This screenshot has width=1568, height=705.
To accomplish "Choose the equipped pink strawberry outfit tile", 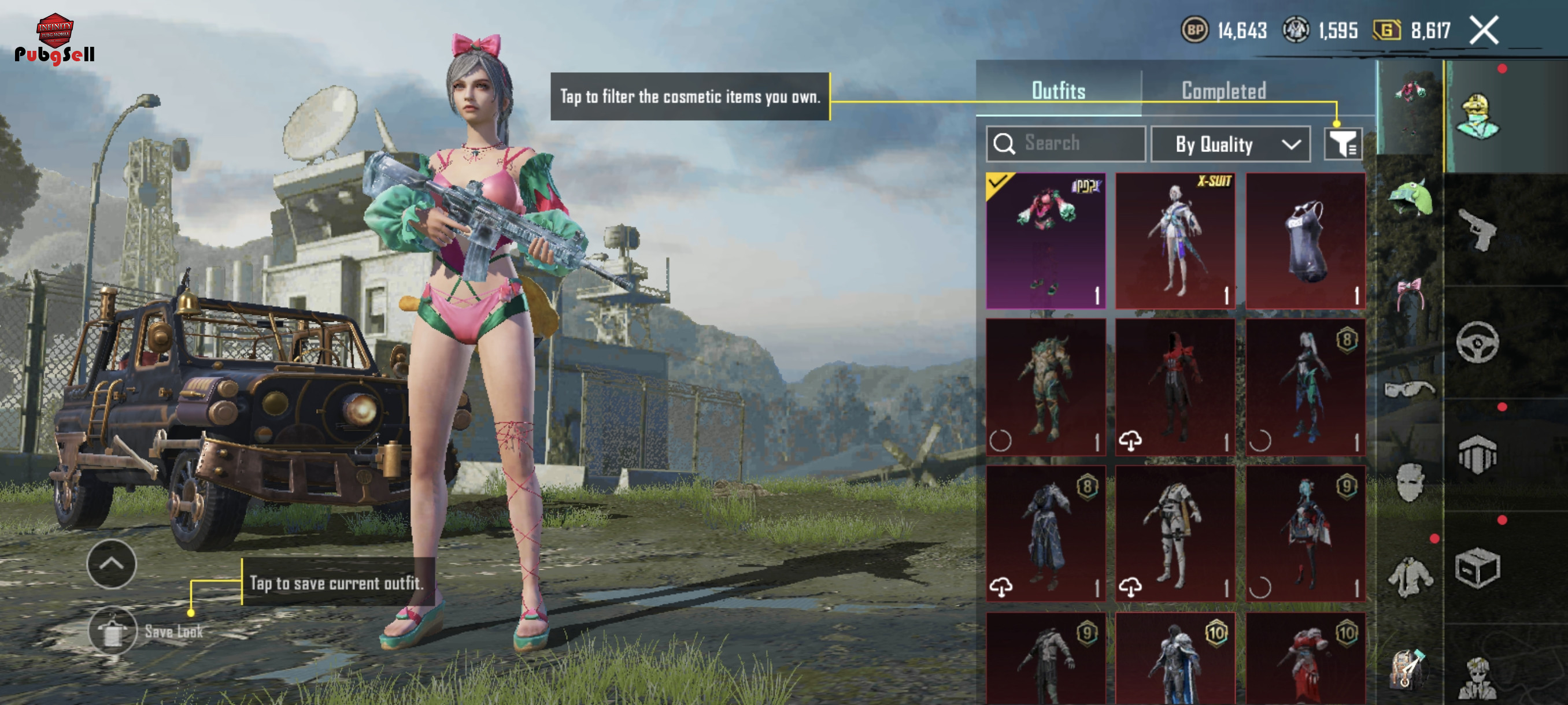I will pos(1045,240).
